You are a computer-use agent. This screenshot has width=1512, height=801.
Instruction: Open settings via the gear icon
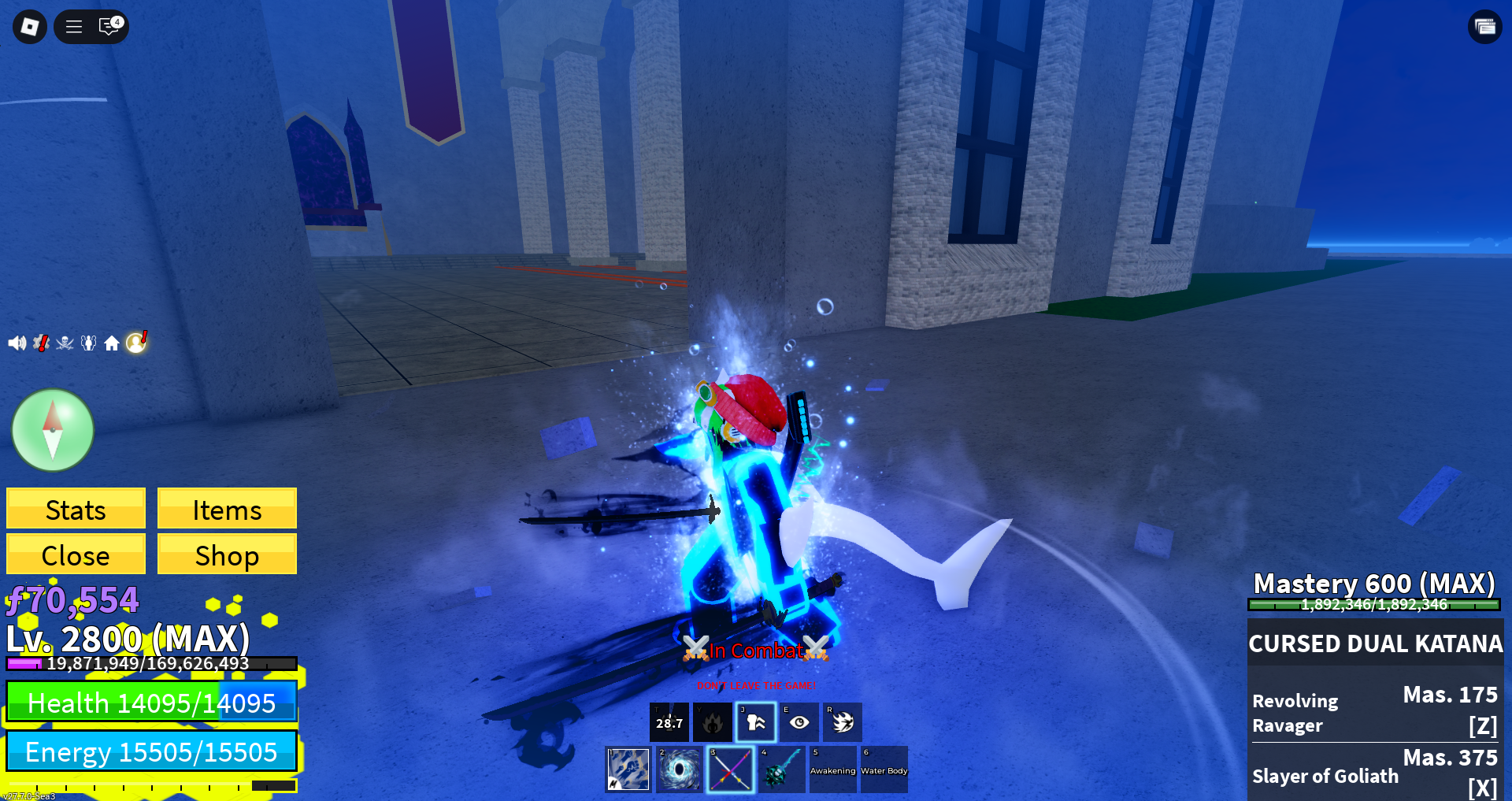point(41,343)
